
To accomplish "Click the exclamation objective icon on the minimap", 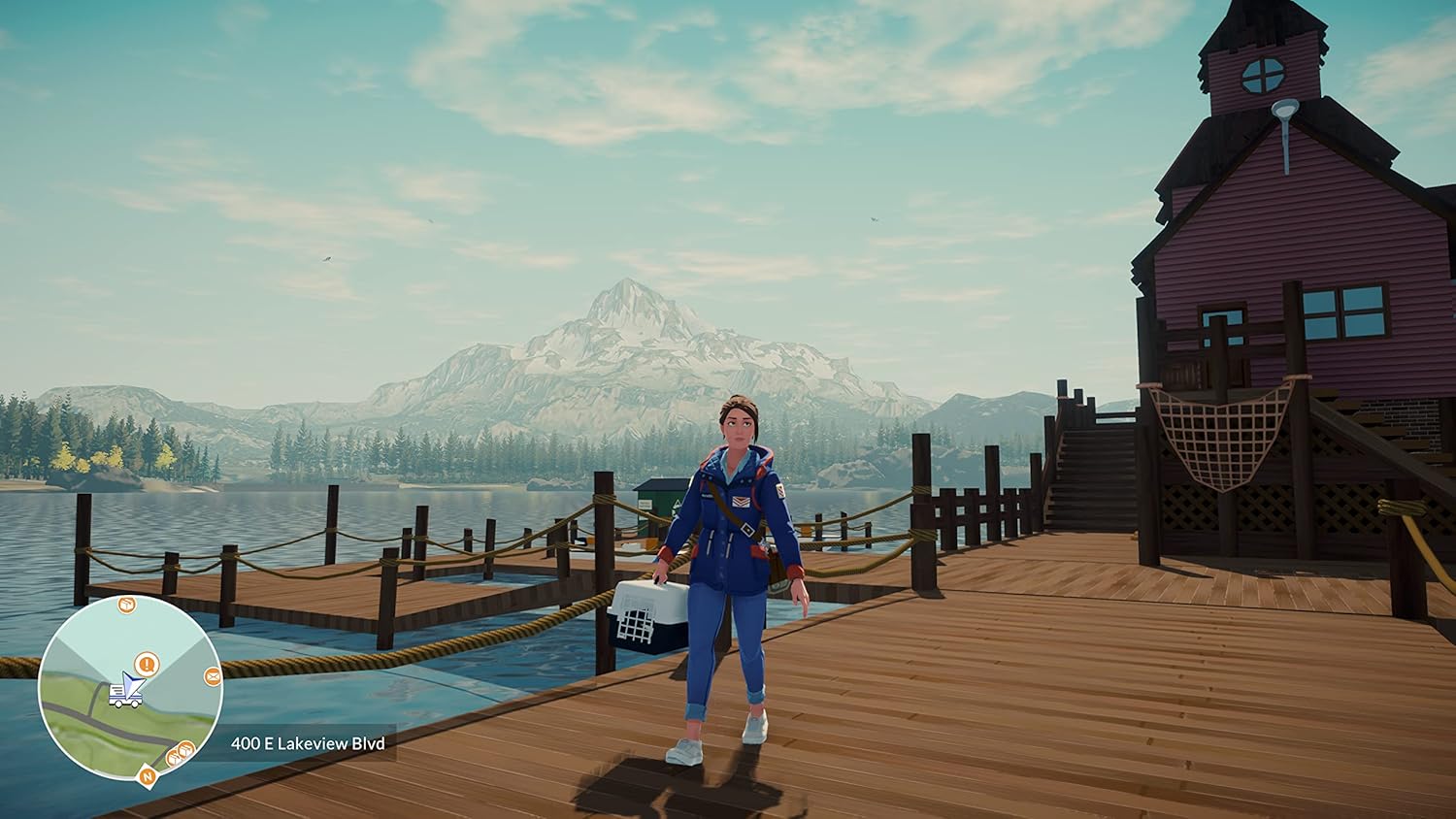I will [x=147, y=664].
